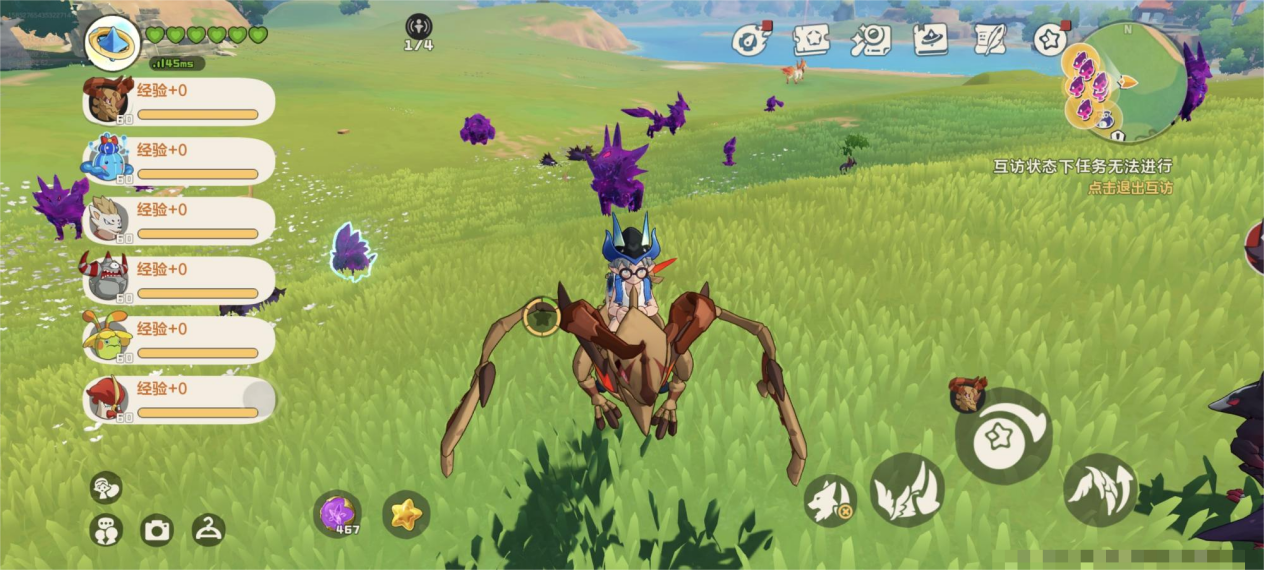Open the camera photo mode

point(157,530)
